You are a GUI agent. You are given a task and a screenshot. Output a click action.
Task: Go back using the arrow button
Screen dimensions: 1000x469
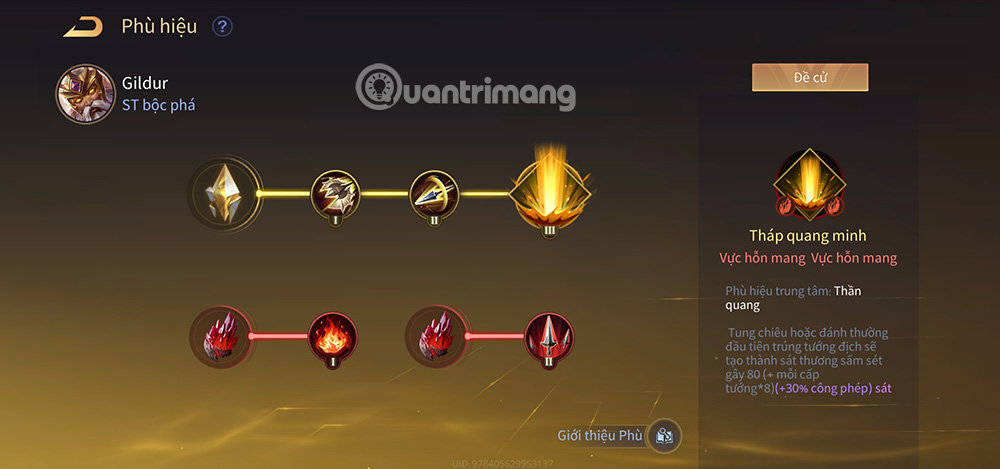point(83,27)
